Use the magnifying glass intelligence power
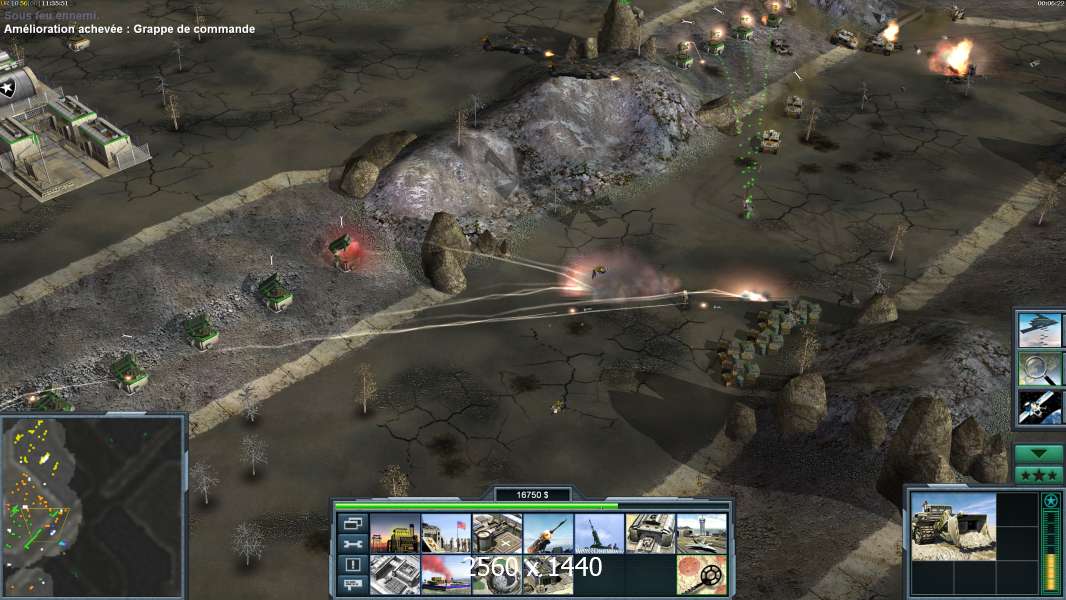Screen dimensions: 1066x600 point(1040,368)
